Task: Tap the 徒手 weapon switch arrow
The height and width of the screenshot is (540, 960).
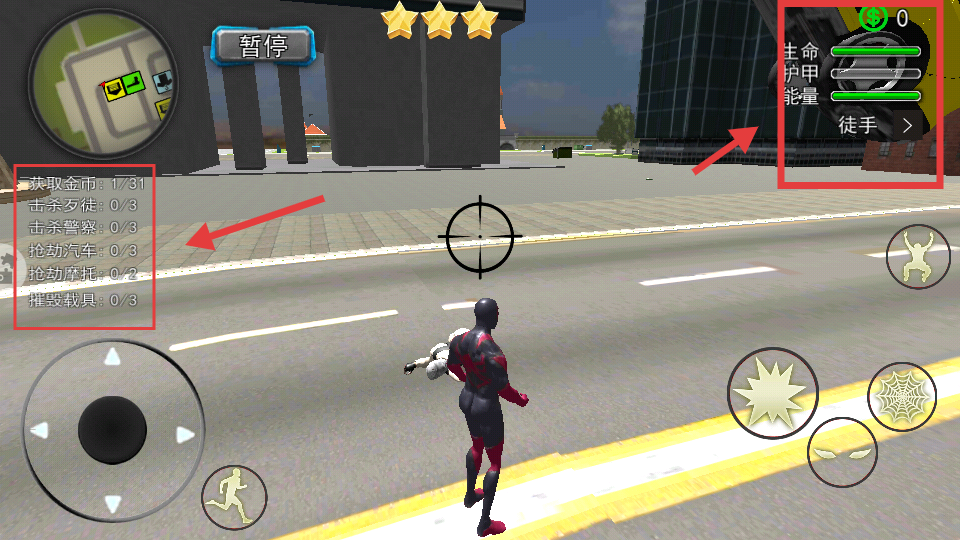Action: click(908, 126)
